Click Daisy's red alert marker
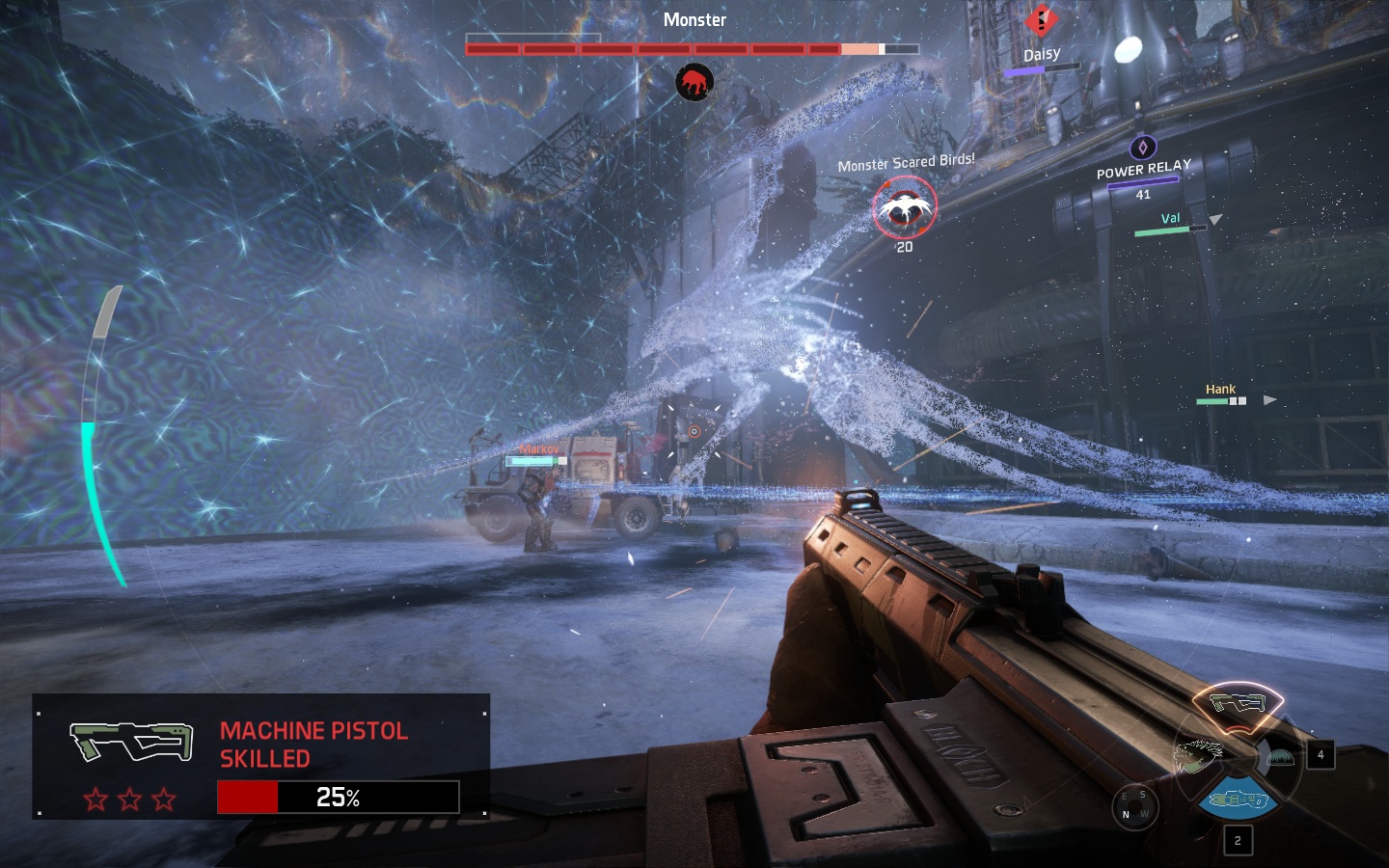This screenshot has width=1389, height=868. click(x=1041, y=20)
